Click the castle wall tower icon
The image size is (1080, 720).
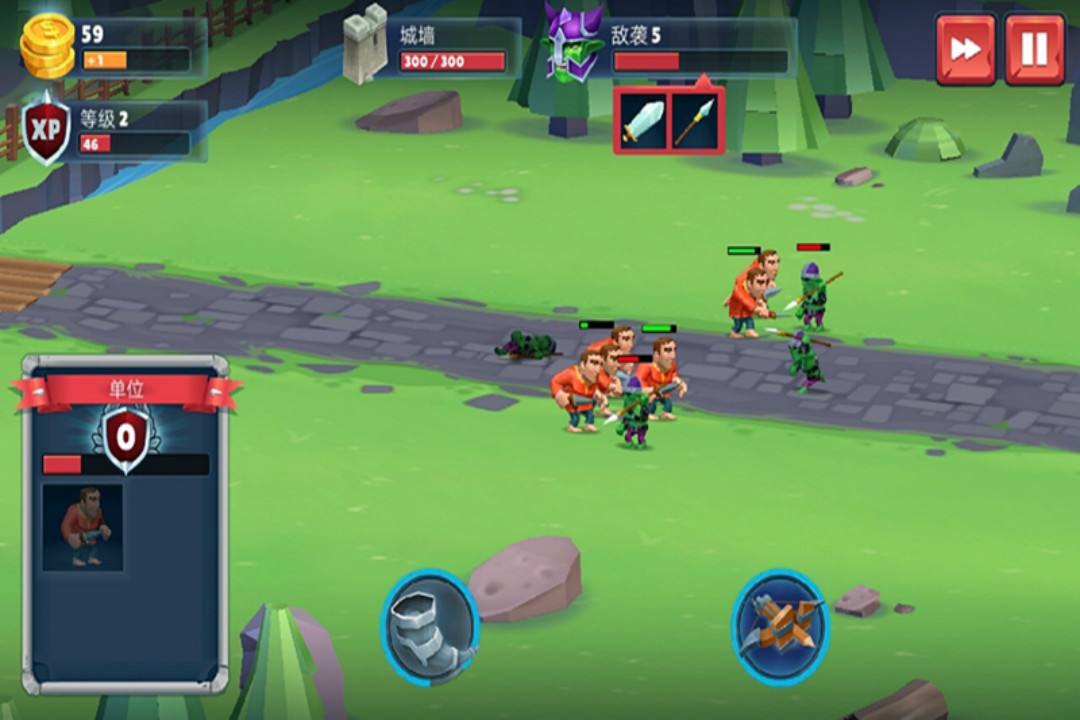[x=365, y=45]
